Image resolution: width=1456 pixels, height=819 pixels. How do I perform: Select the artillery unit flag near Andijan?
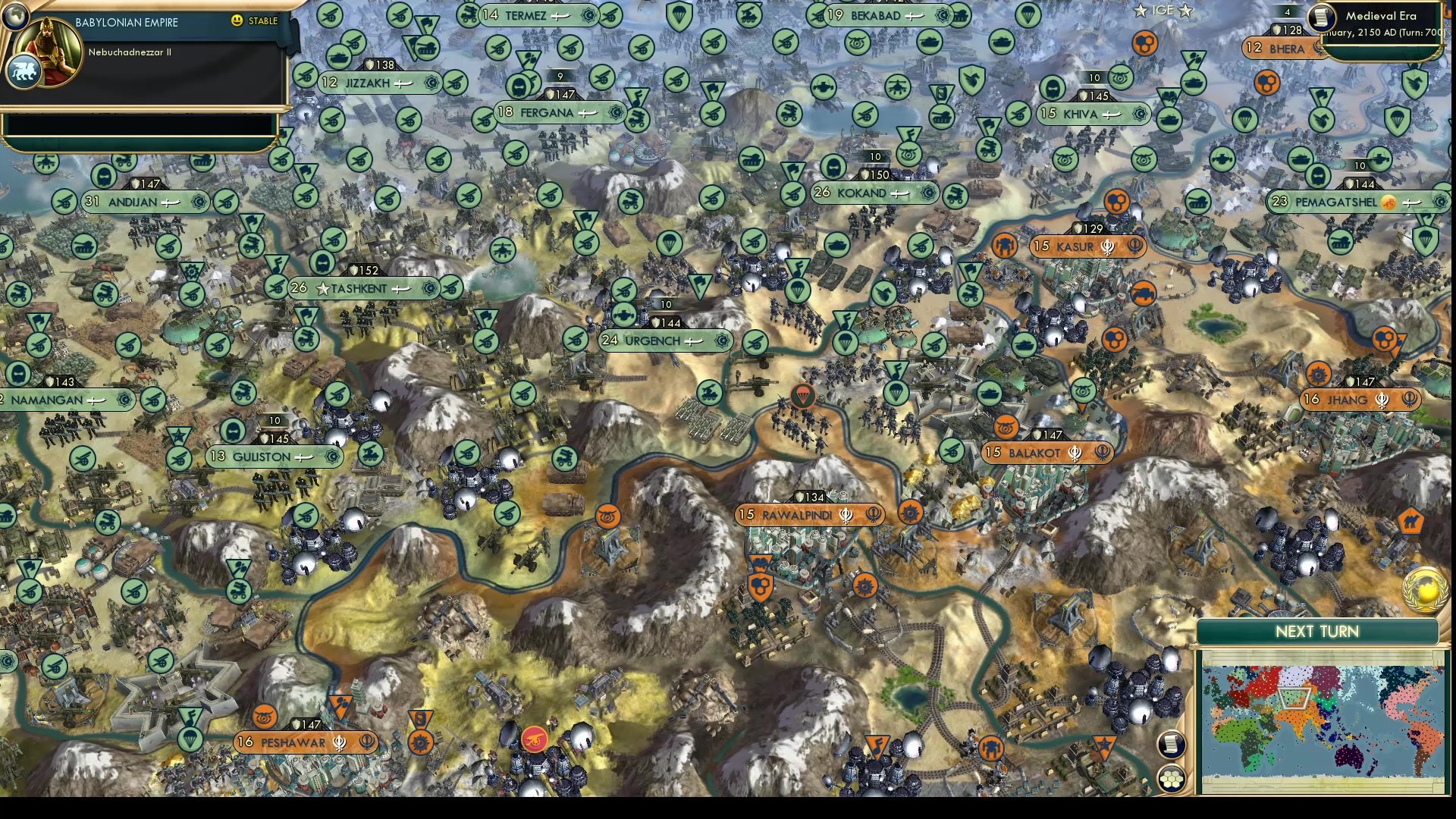65,202
